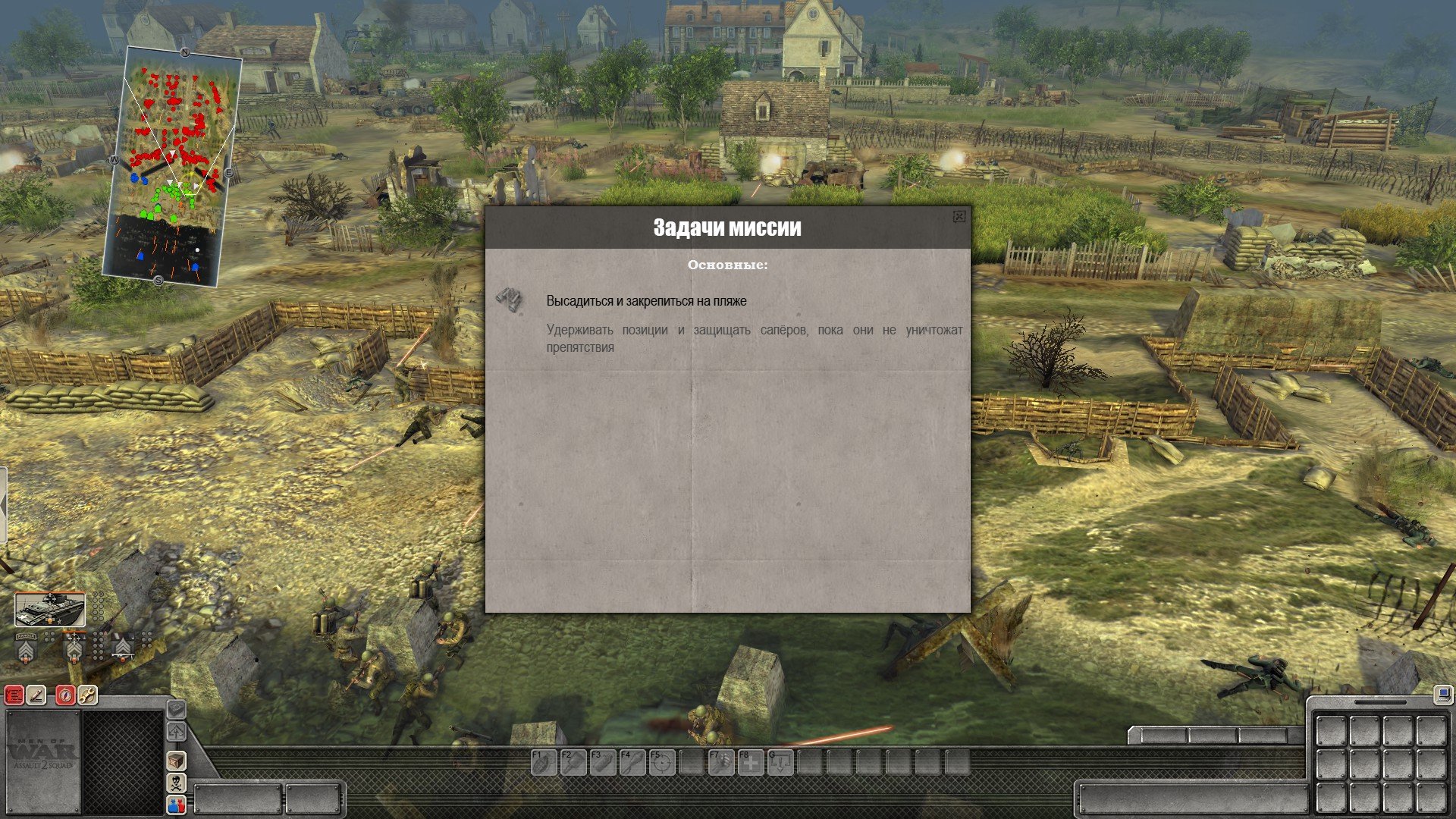1456x819 pixels.
Task: Select the landing beach objective entry
Action: 646,301
